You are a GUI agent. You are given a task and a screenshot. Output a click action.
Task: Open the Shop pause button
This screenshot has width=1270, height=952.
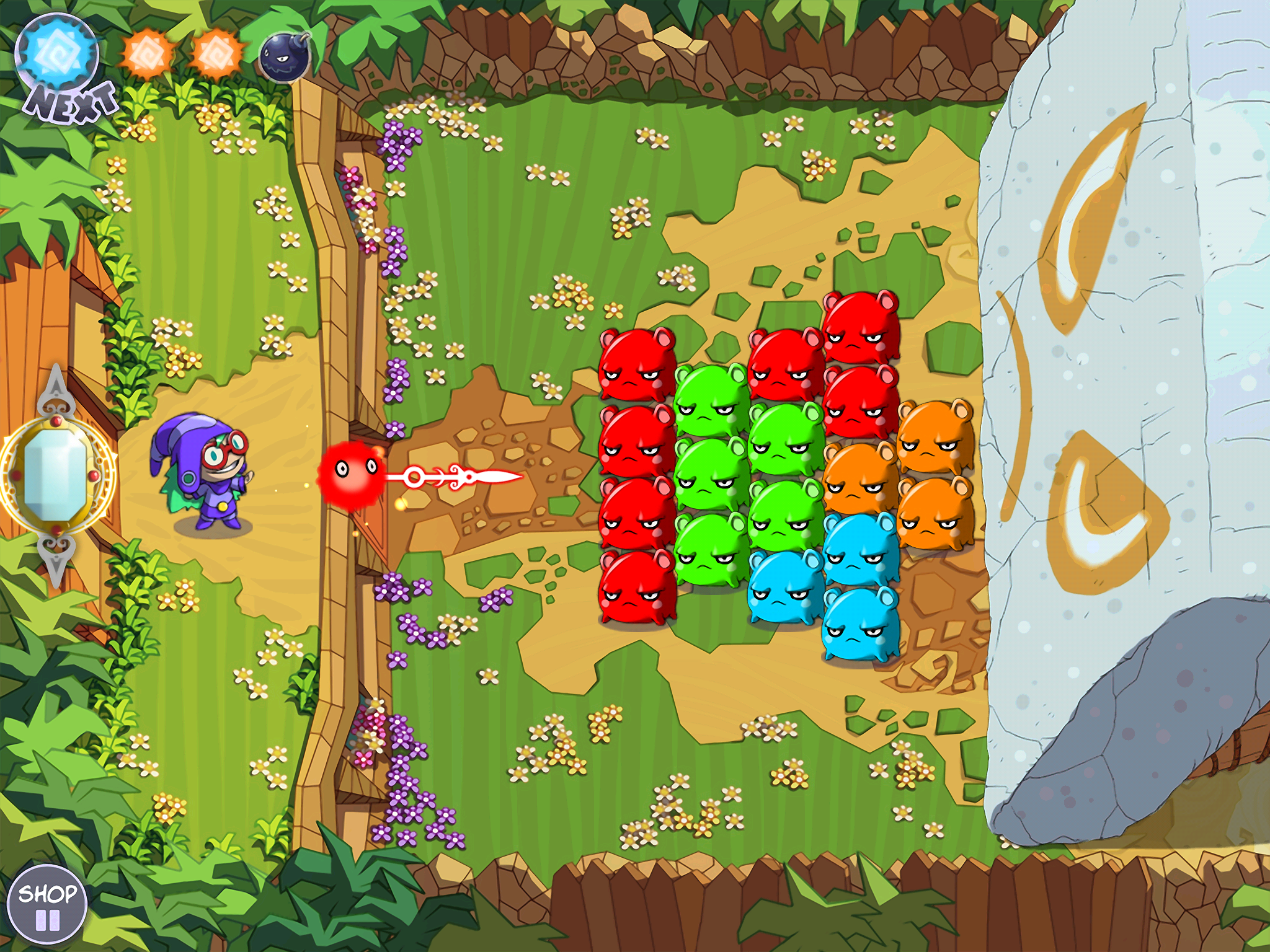[47, 904]
